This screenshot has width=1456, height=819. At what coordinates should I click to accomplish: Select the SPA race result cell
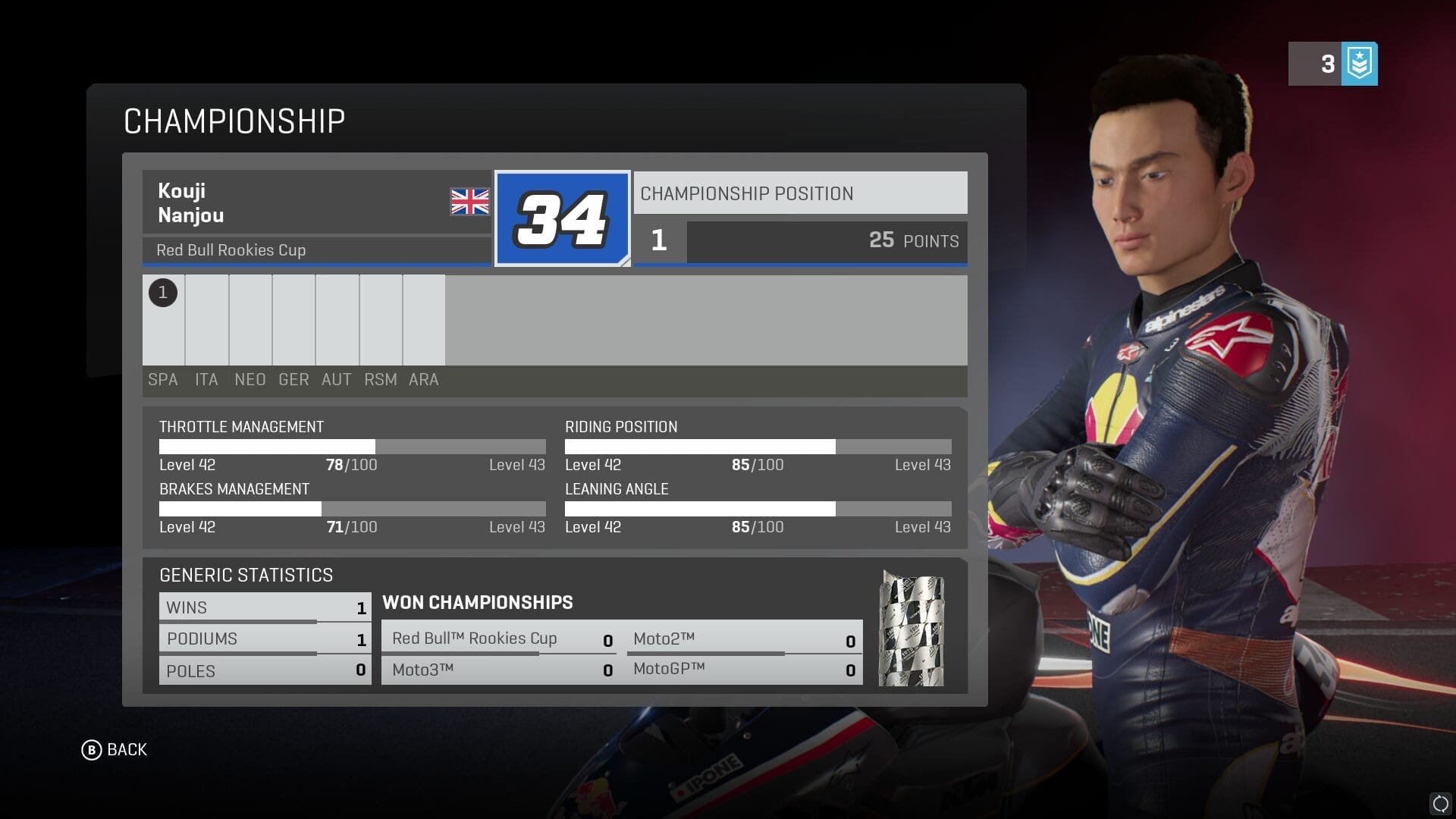point(163,320)
